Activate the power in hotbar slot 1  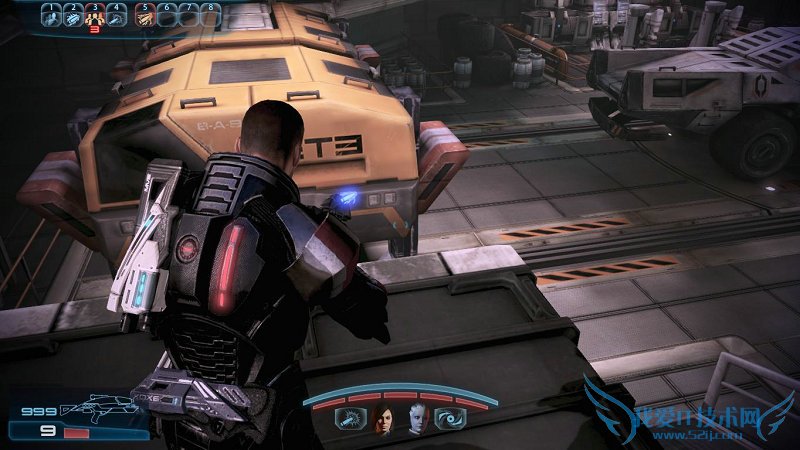tap(50, 15)
